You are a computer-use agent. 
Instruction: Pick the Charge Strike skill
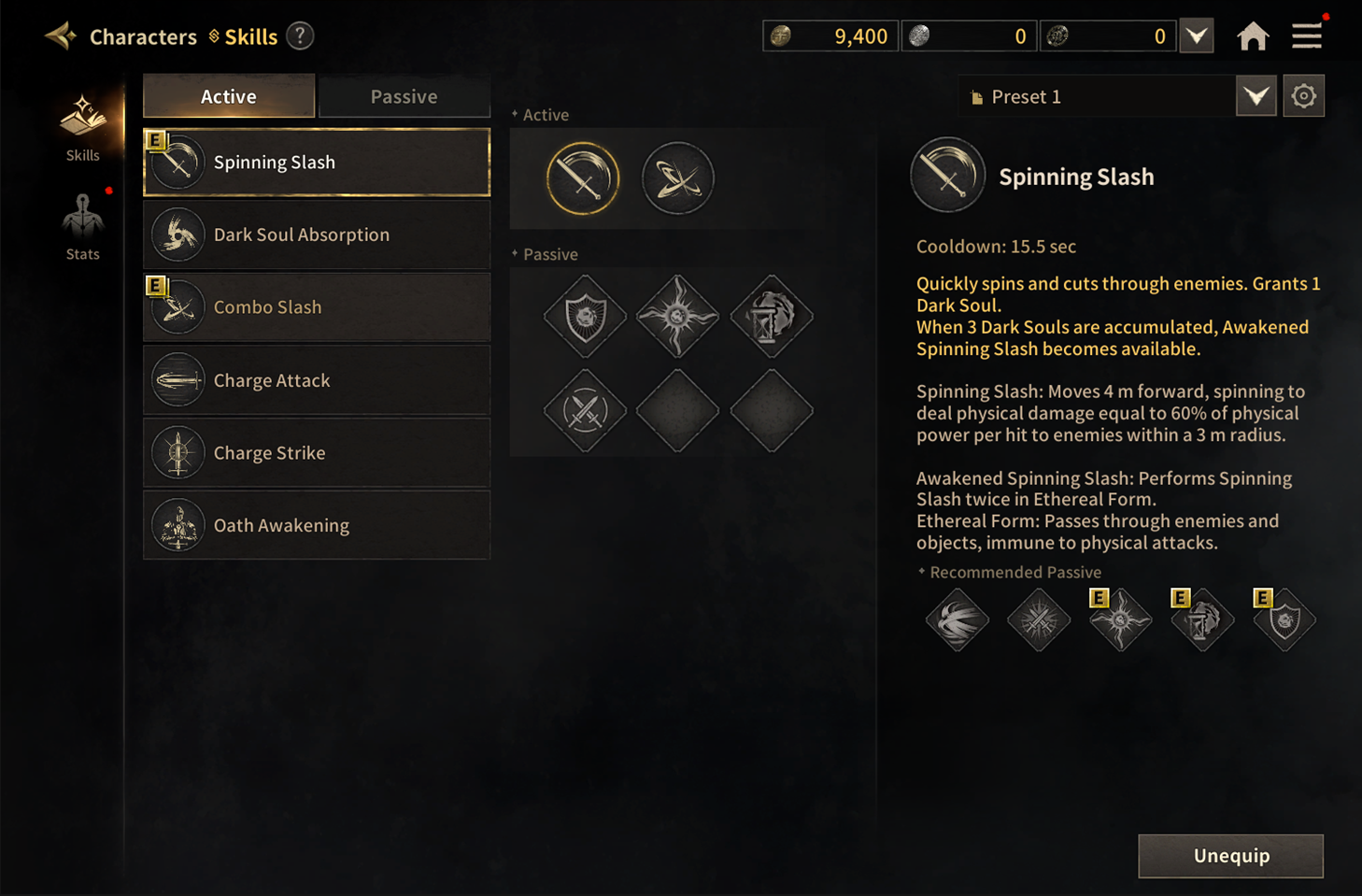[317, 453]
